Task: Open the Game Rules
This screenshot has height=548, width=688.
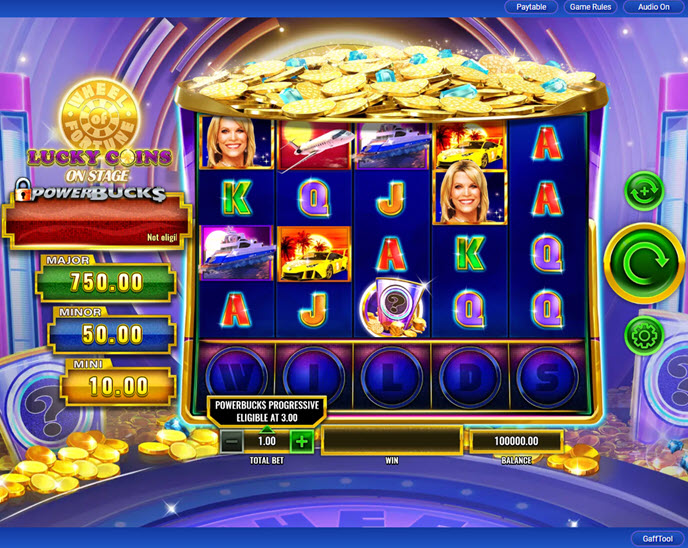Action: point(590,7)
